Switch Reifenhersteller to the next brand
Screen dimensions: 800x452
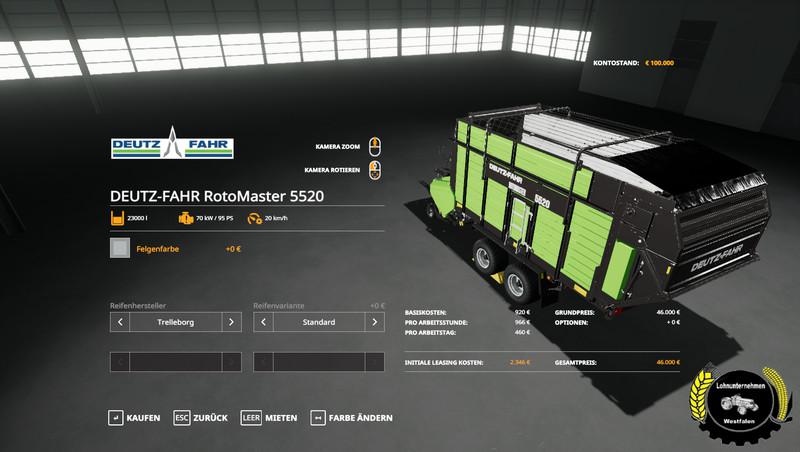coord(231,322)
